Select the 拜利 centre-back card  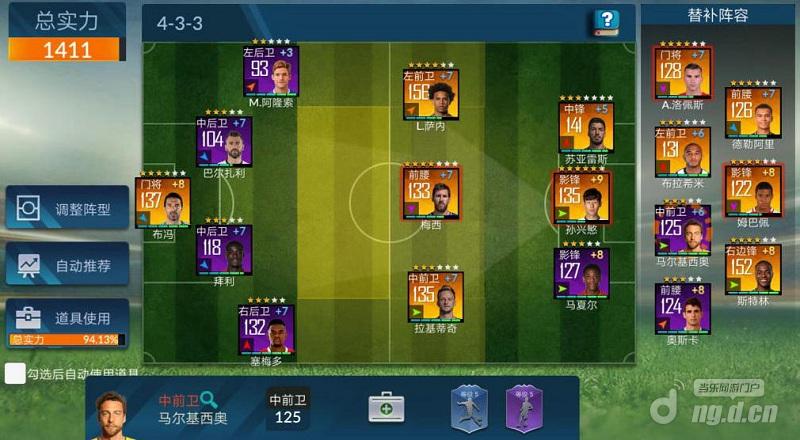224,249
